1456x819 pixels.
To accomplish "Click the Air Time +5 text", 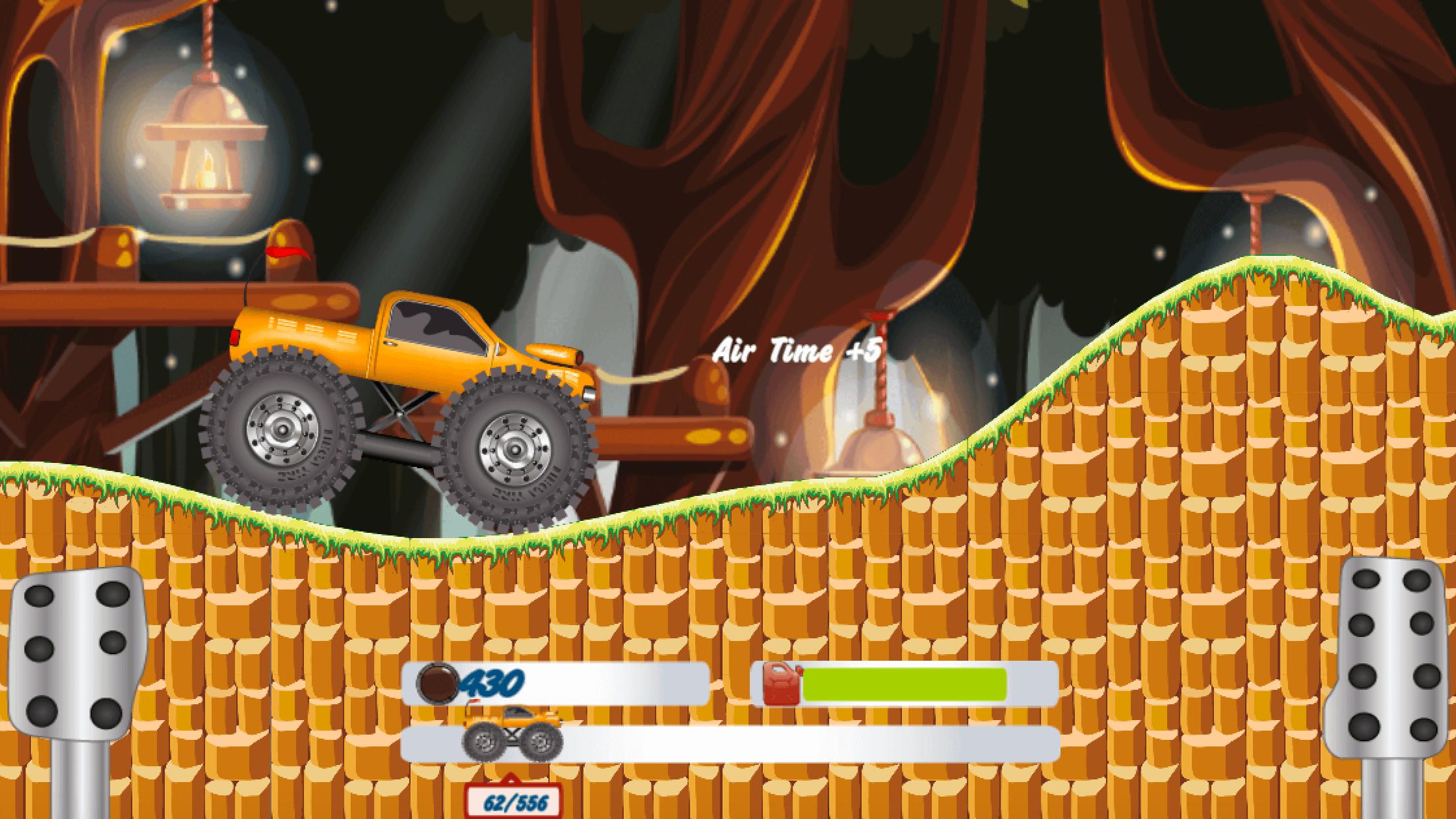I will (797, 353).
